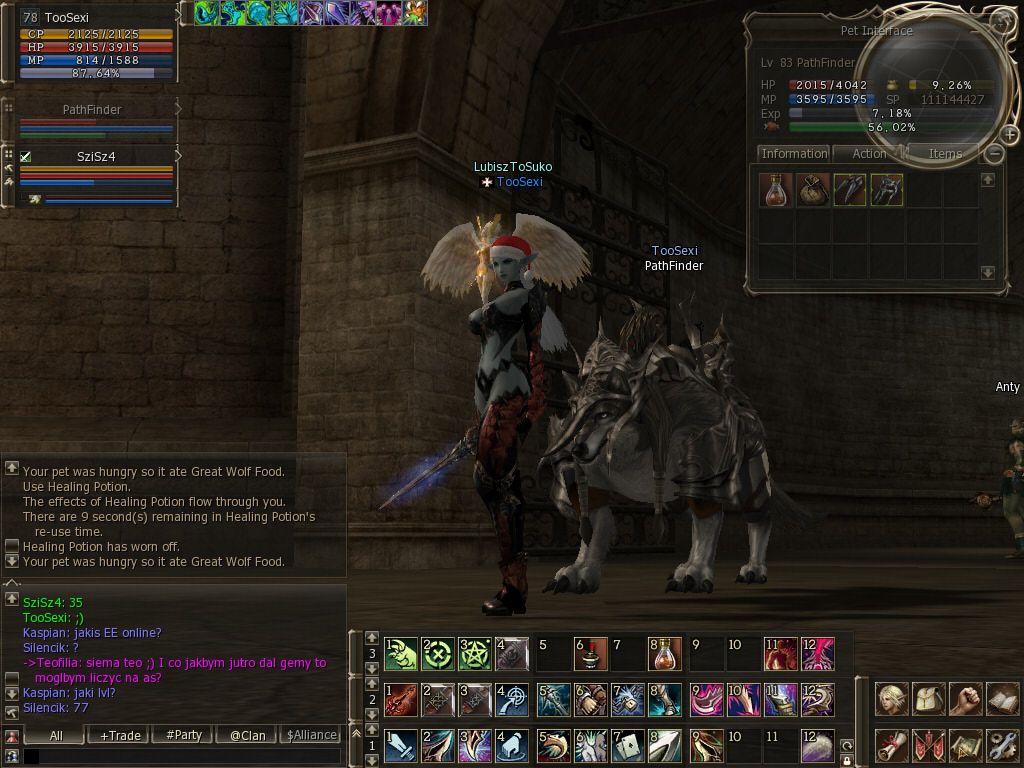The height and width of the screenshot is (768, 1024).
Task: Click the chat text input box
Action: click(180, 757)
